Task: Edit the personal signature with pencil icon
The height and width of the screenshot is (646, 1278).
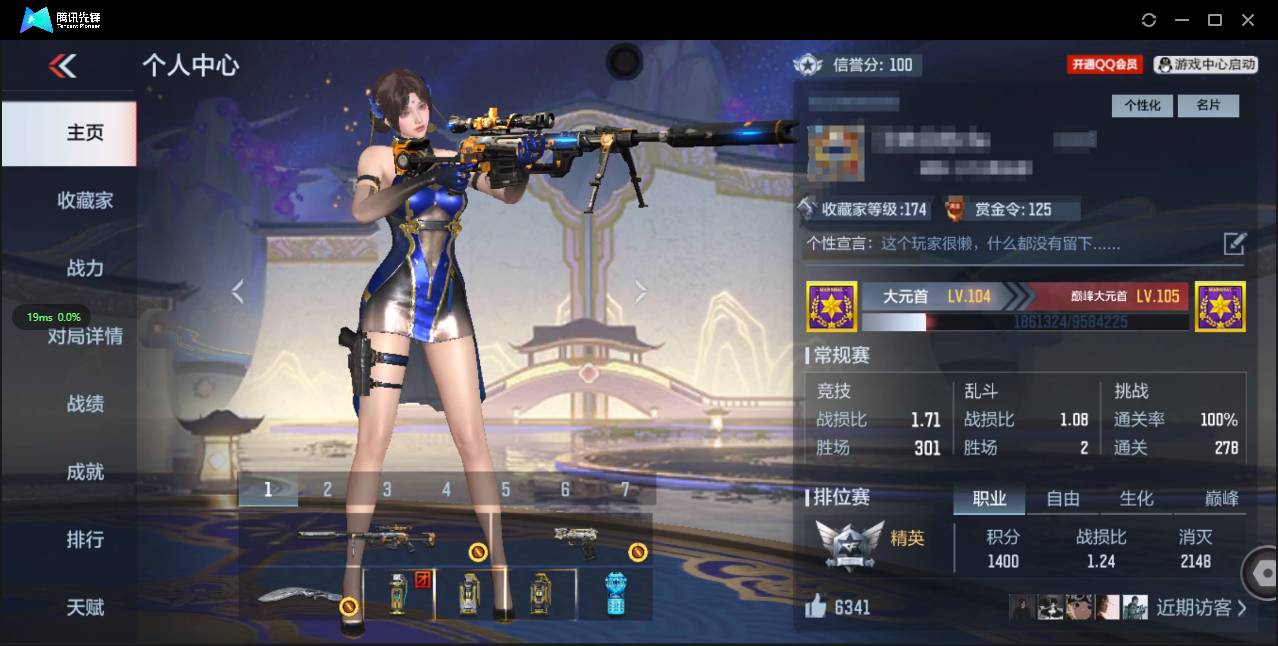Action: 1235,243
